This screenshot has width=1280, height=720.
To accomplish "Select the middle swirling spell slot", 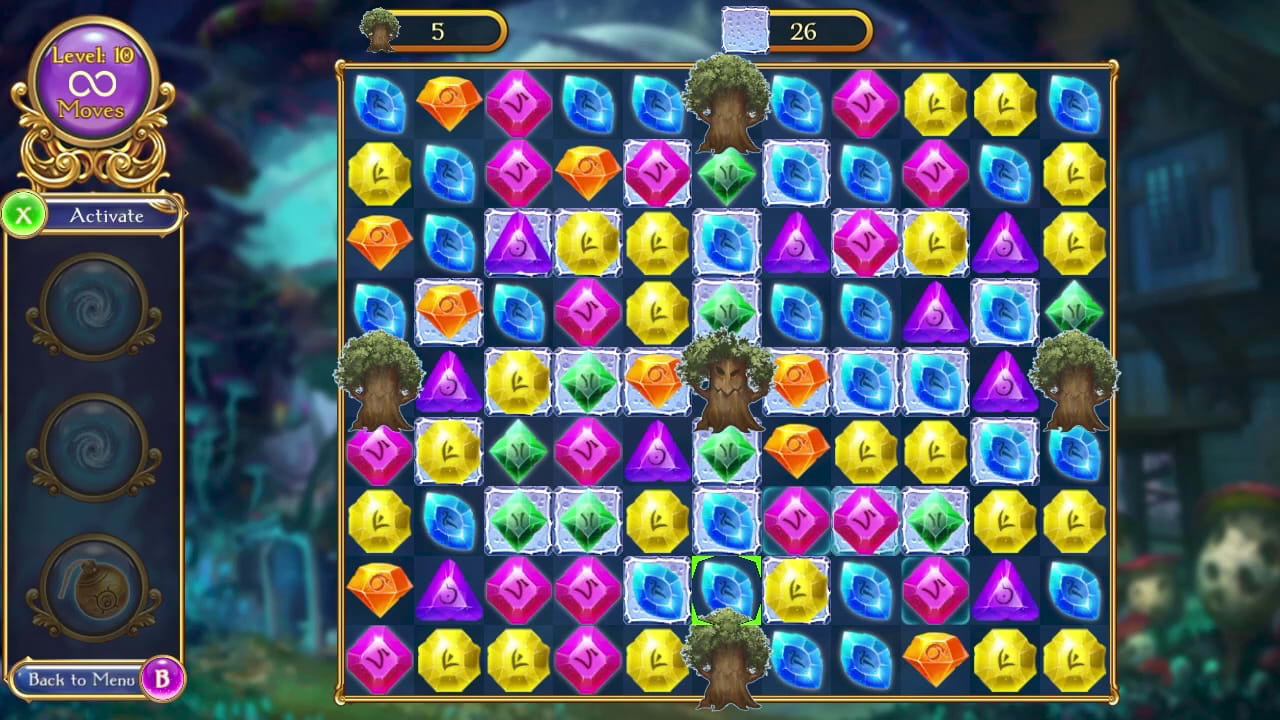I will [93, 448].
